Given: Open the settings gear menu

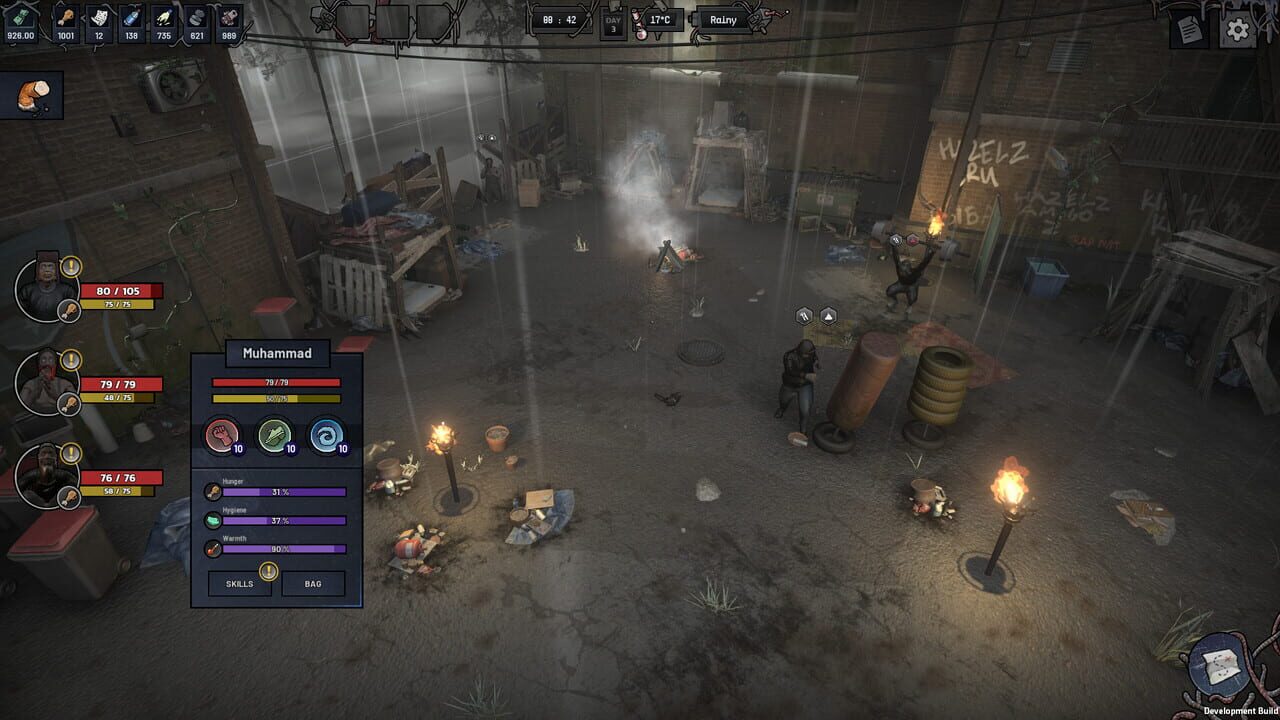Looking at the screenshot, I should [x=1238, y=31].
